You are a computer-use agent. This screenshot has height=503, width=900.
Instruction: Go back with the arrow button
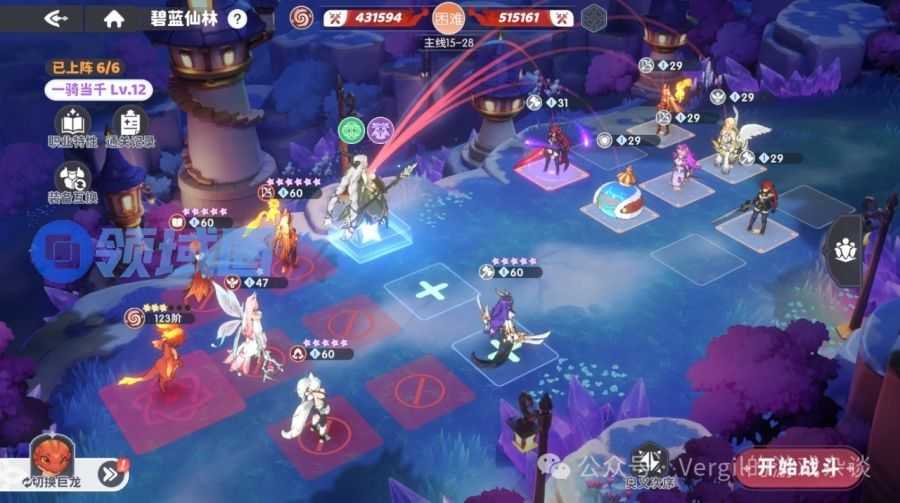pos(57,18)
